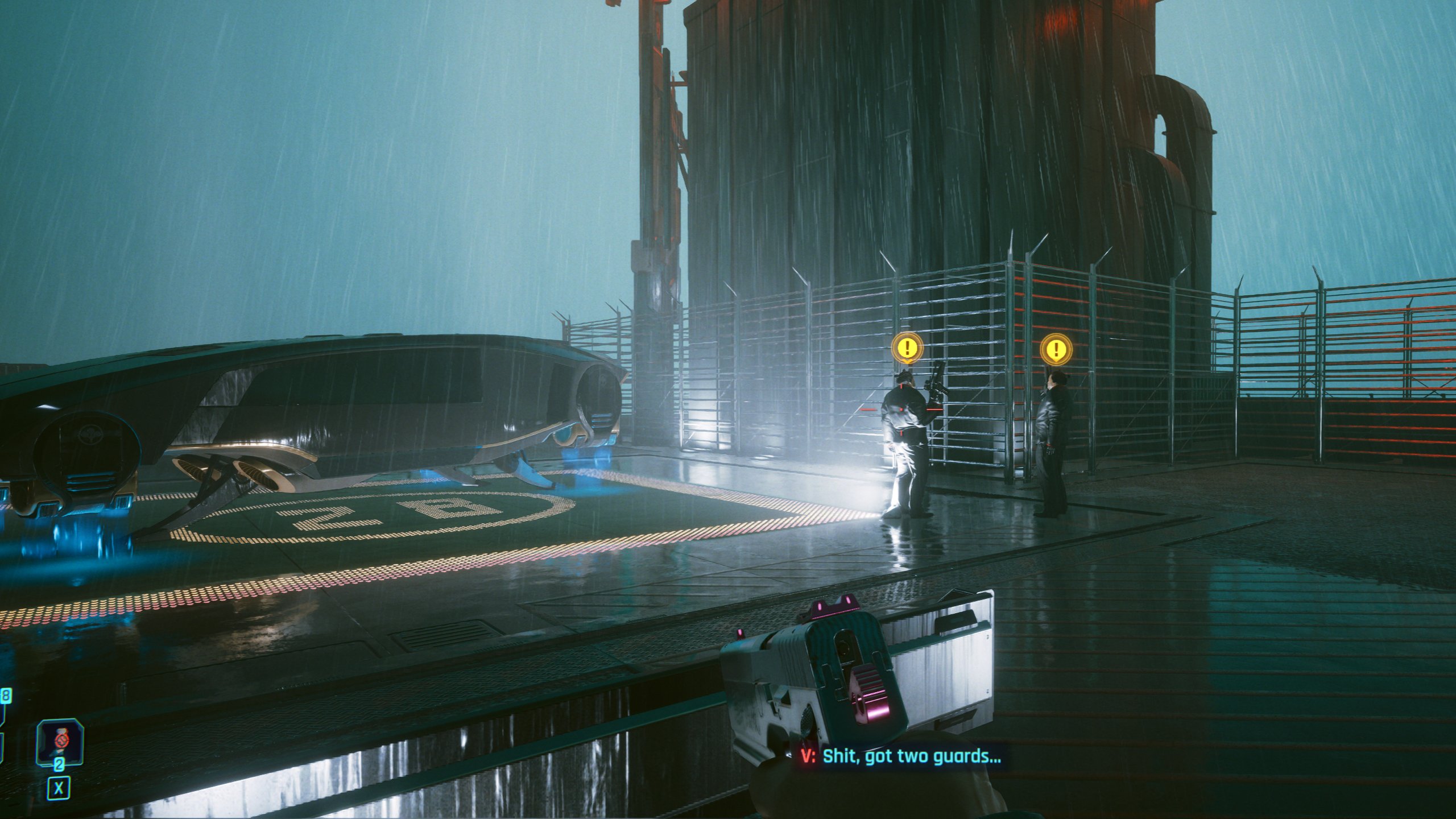
Task: Click the X key prompt box
Action: coord(59,788)
